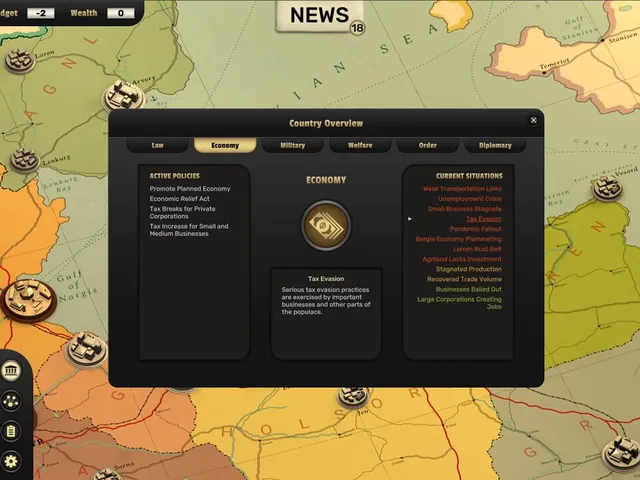Switch to the Law tab
Image resolution: width=640 pixels, height=480 pixels.
(157, 145)
